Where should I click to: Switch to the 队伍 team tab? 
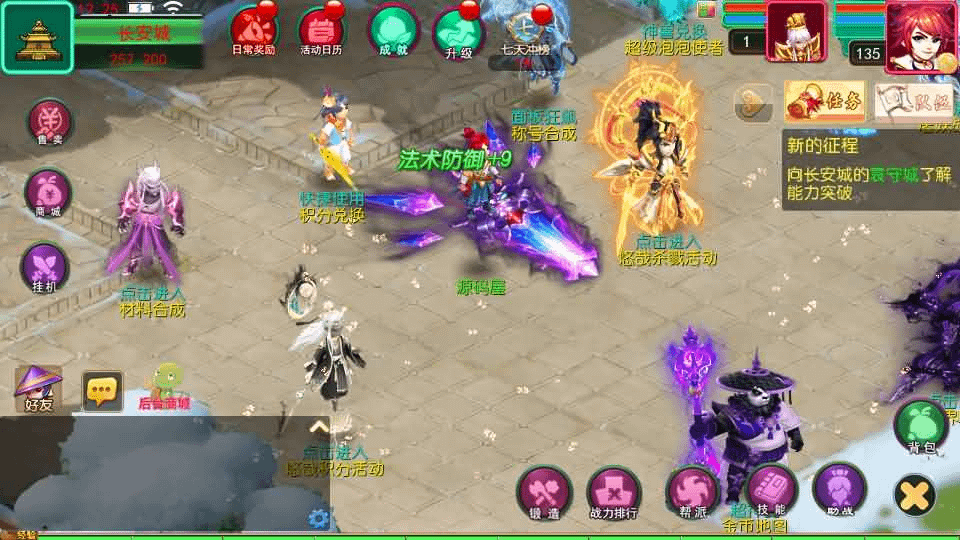pyautogui.click(x=912, y=100)
